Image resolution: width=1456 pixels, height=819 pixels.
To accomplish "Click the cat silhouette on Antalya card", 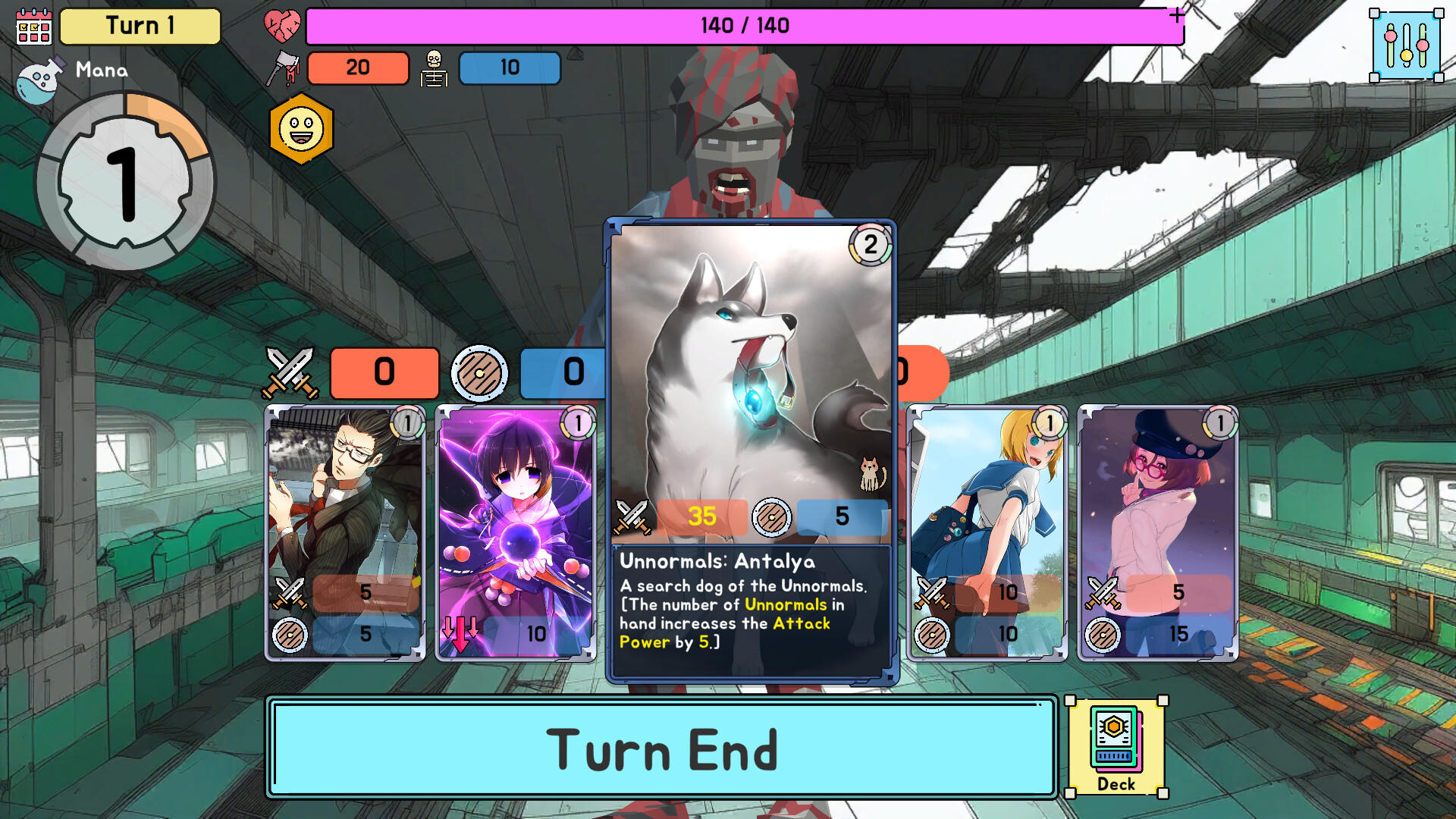I will 871,472.
